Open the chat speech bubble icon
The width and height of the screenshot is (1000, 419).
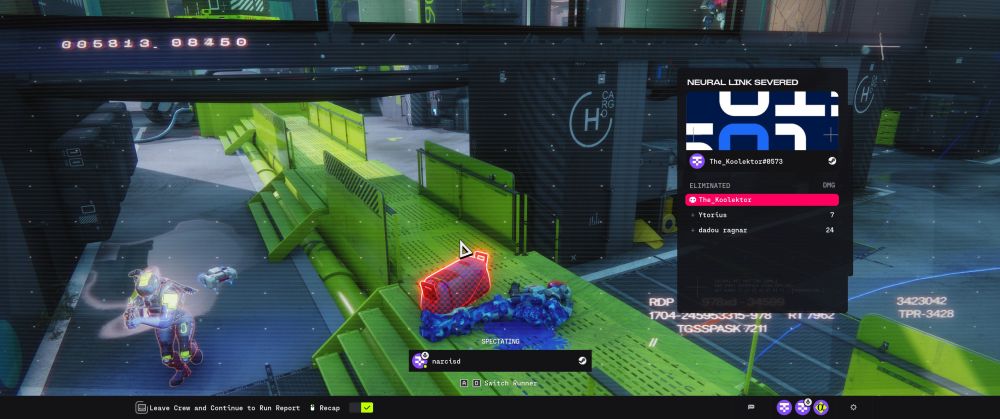tap(751, 408)
